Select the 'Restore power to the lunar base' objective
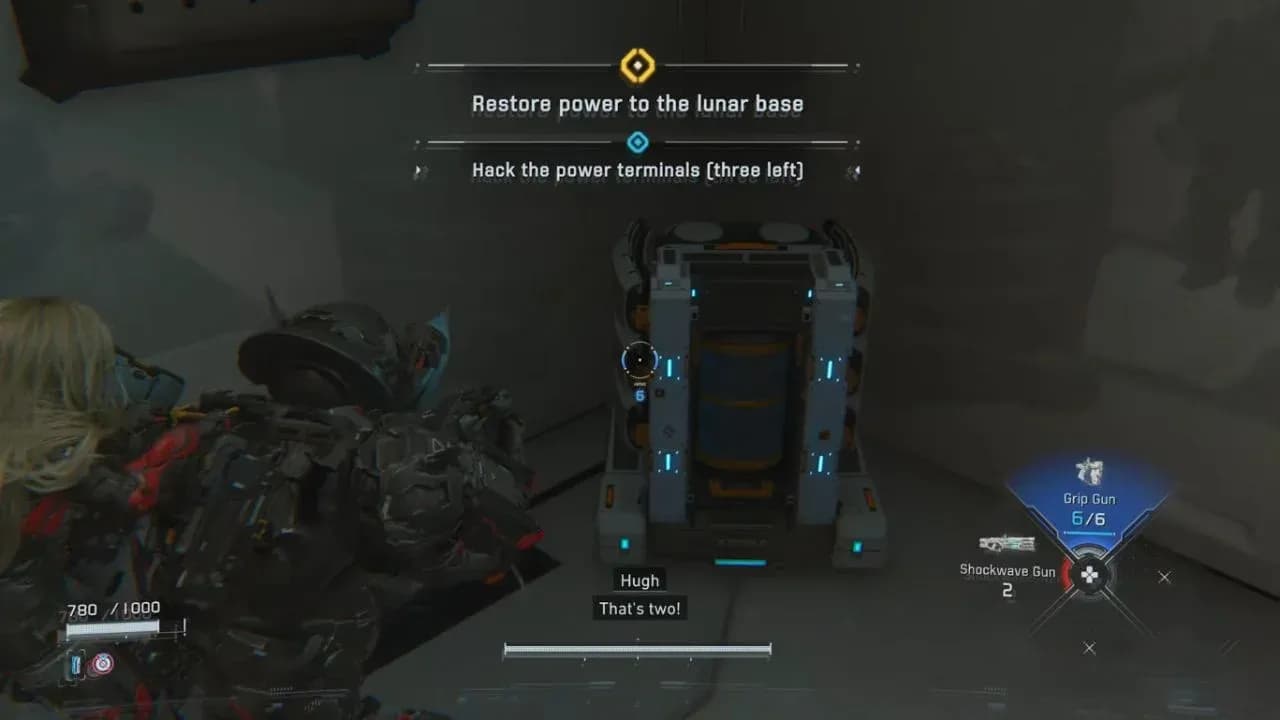 [639, 103]
